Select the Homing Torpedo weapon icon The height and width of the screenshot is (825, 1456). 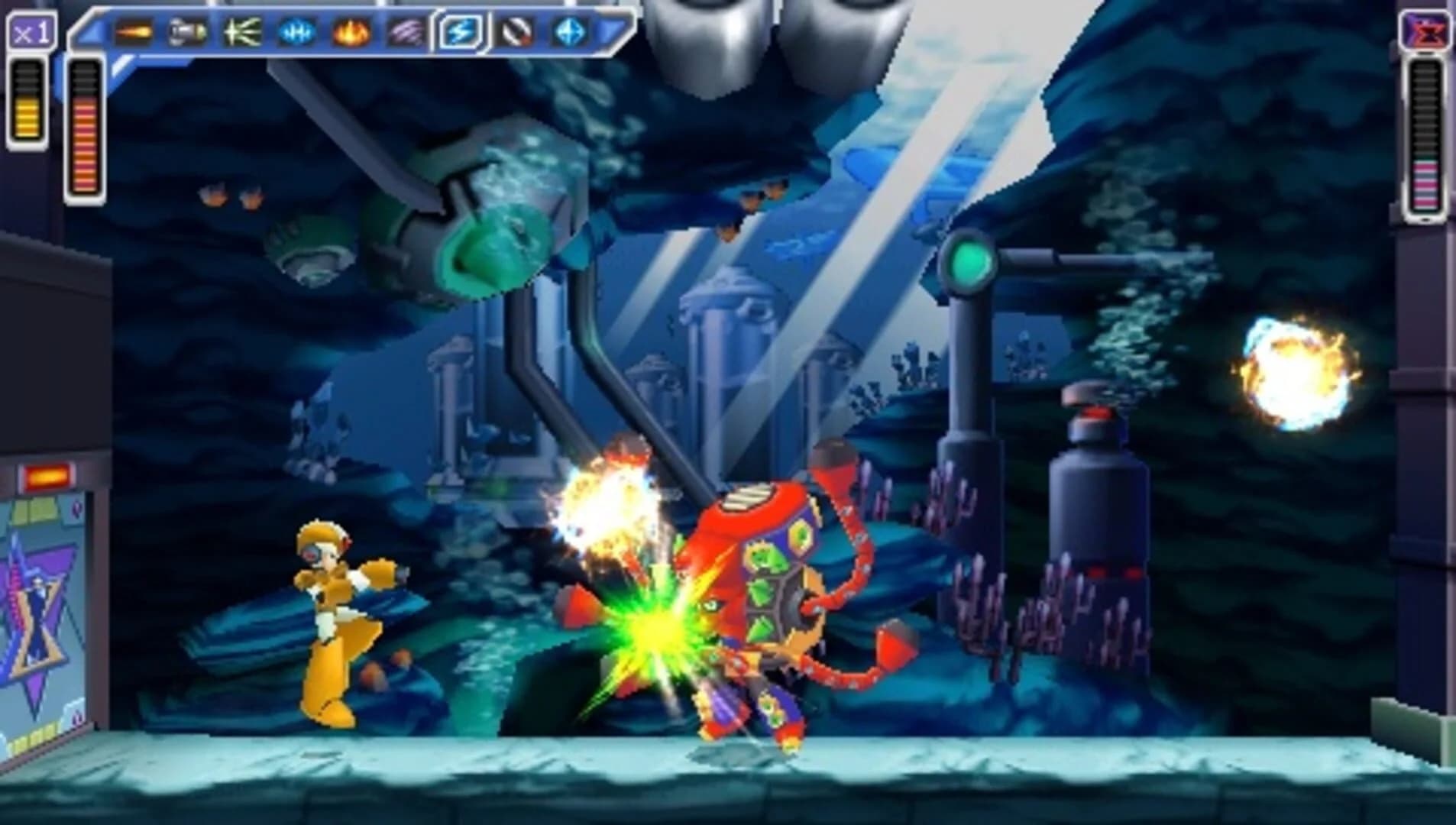tap(186, 31)
